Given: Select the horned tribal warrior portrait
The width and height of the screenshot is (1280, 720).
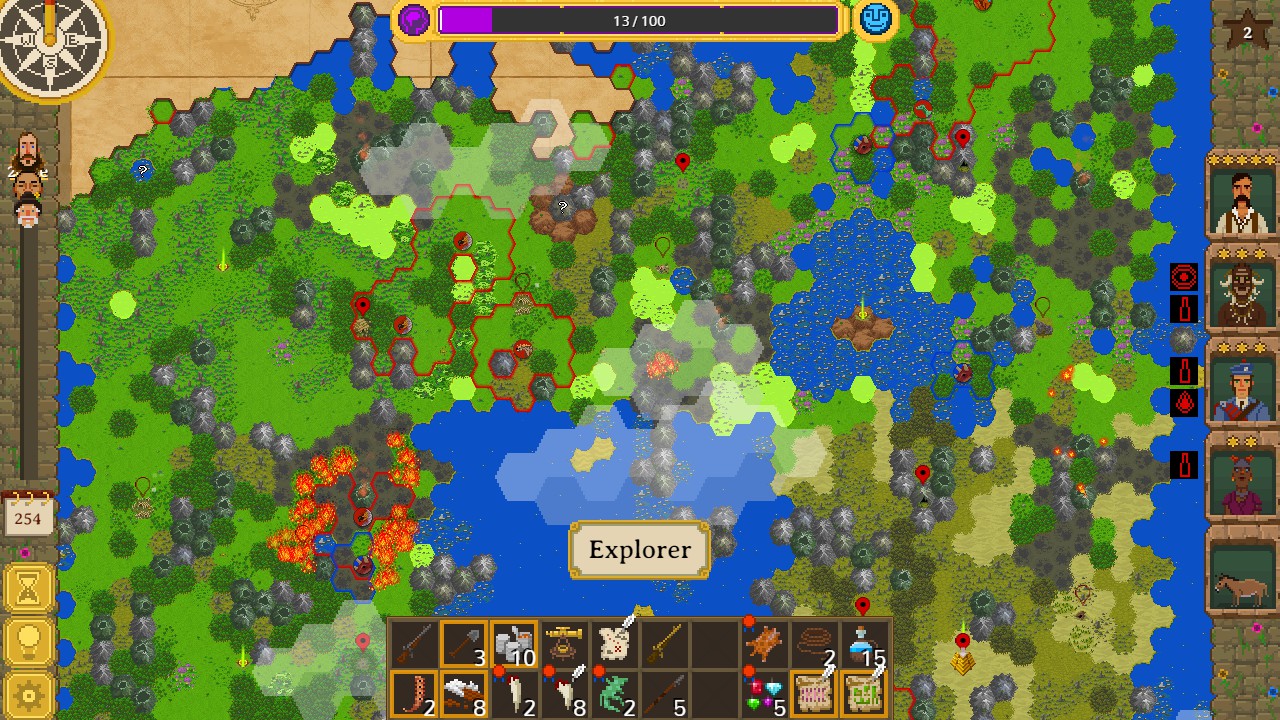Looking at the screenshot, I should 1244,291.
